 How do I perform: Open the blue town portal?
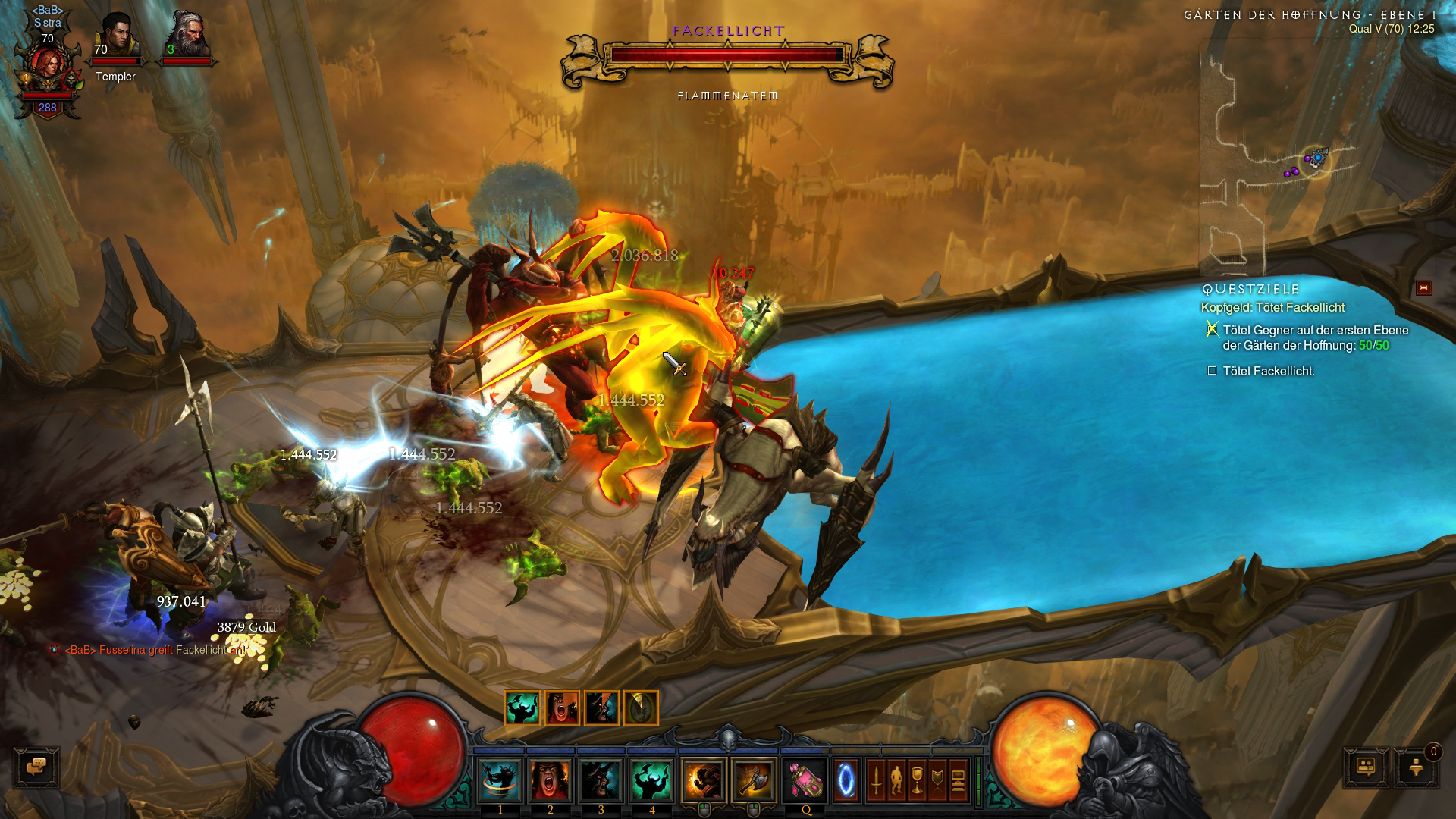[846, 780]
